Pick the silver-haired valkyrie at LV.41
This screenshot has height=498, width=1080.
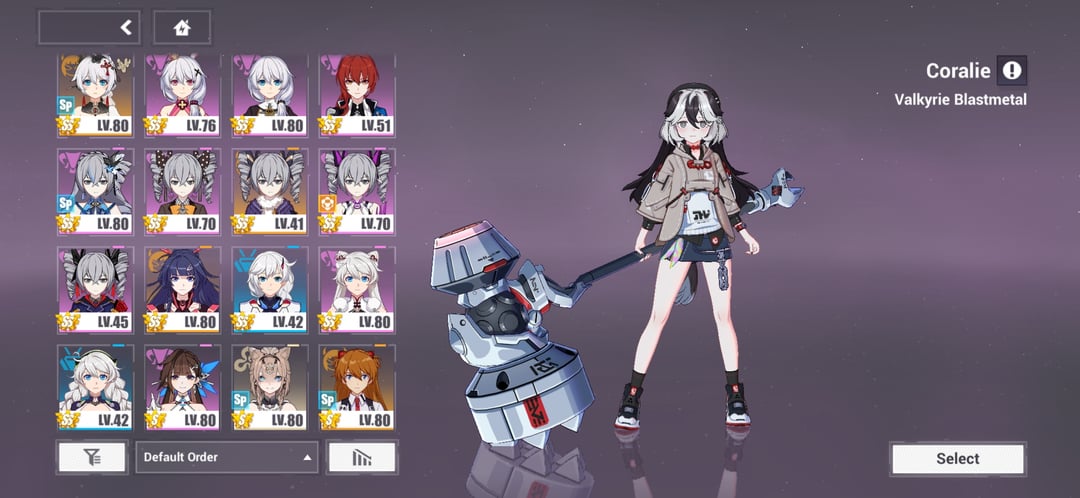[269, 190]
